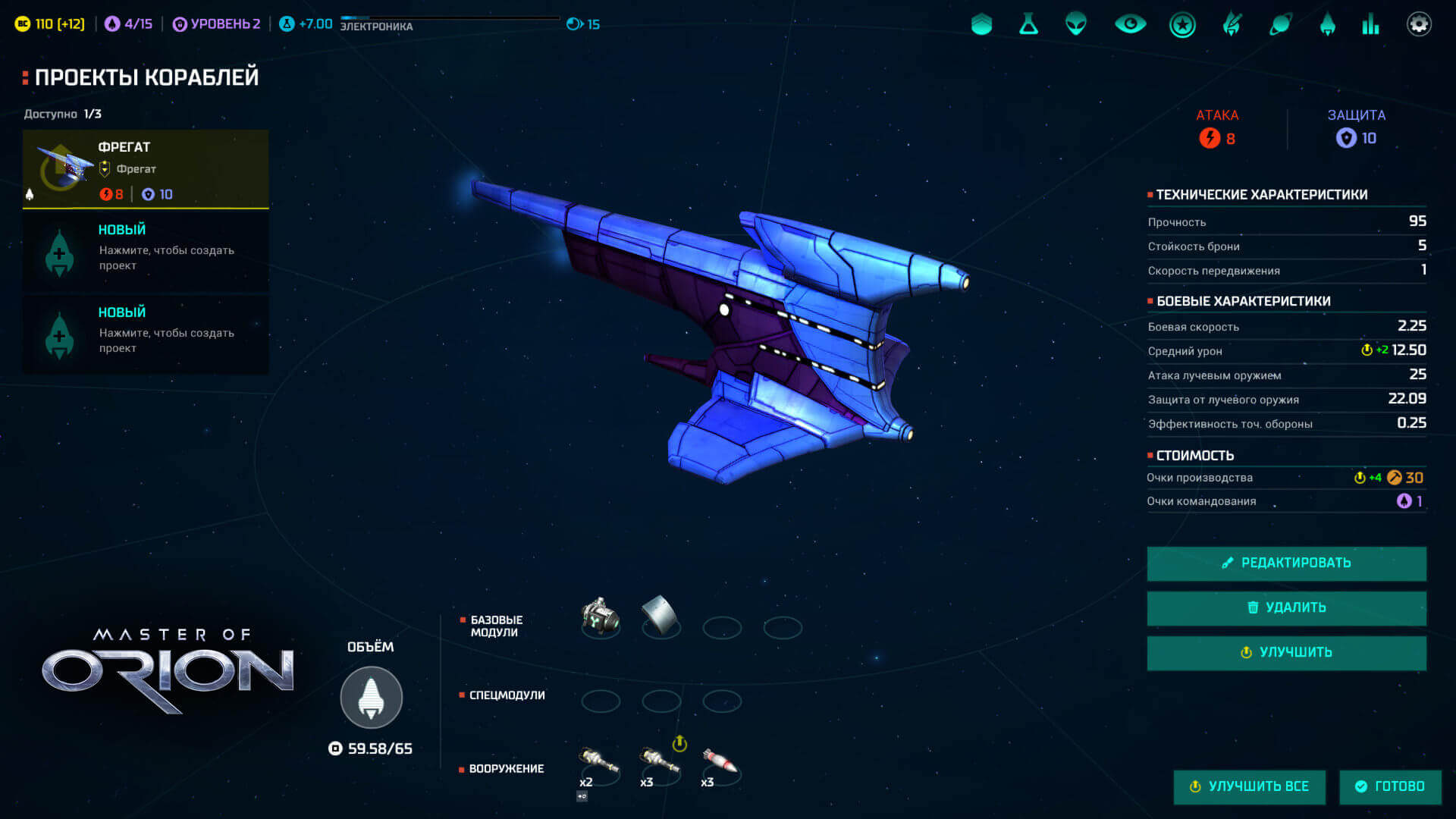Select the ФРЕГАТ ship design entry

[x=146, y=168]
